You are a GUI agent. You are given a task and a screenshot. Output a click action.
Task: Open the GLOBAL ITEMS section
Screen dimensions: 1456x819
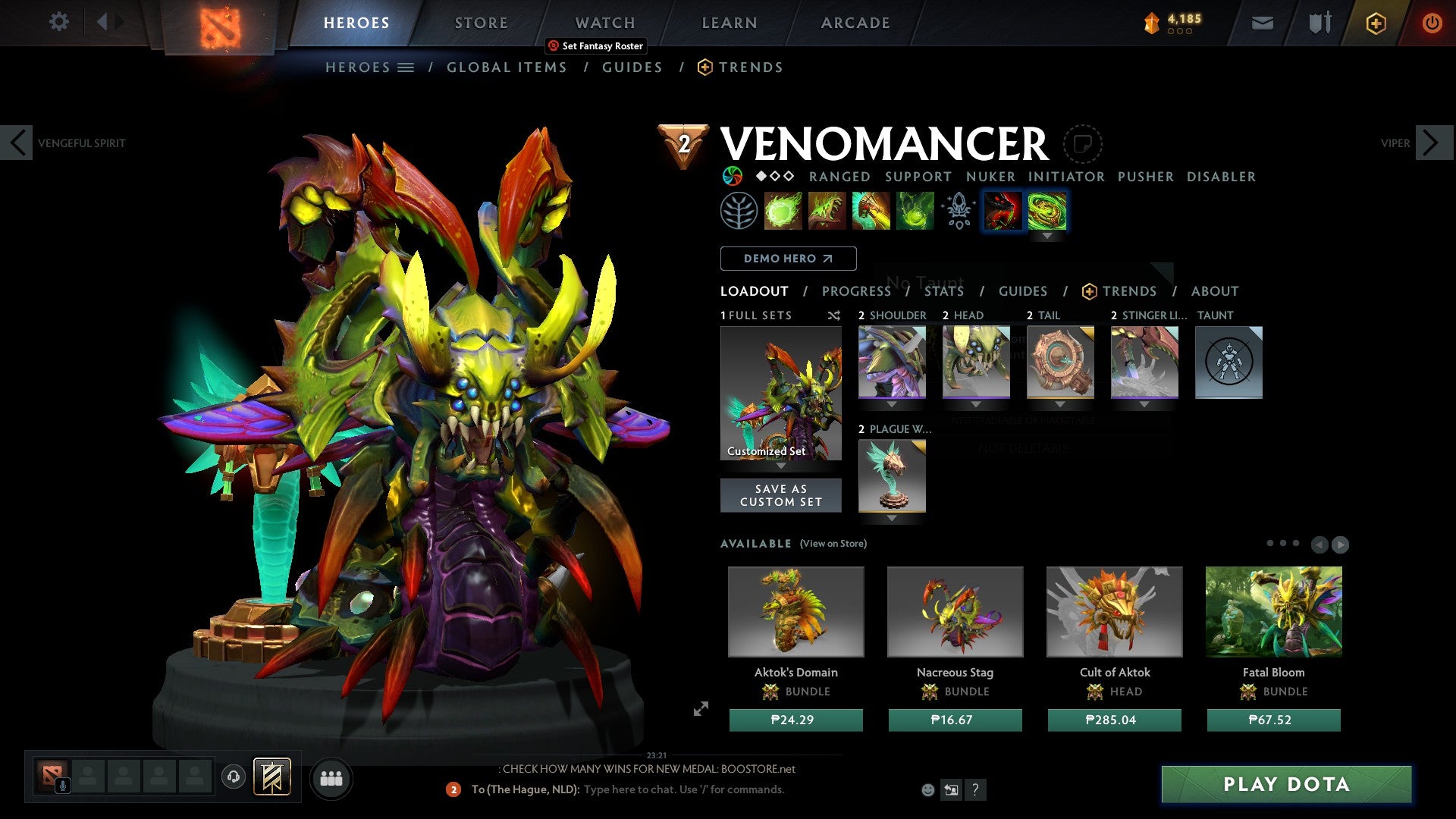point(507,67)
